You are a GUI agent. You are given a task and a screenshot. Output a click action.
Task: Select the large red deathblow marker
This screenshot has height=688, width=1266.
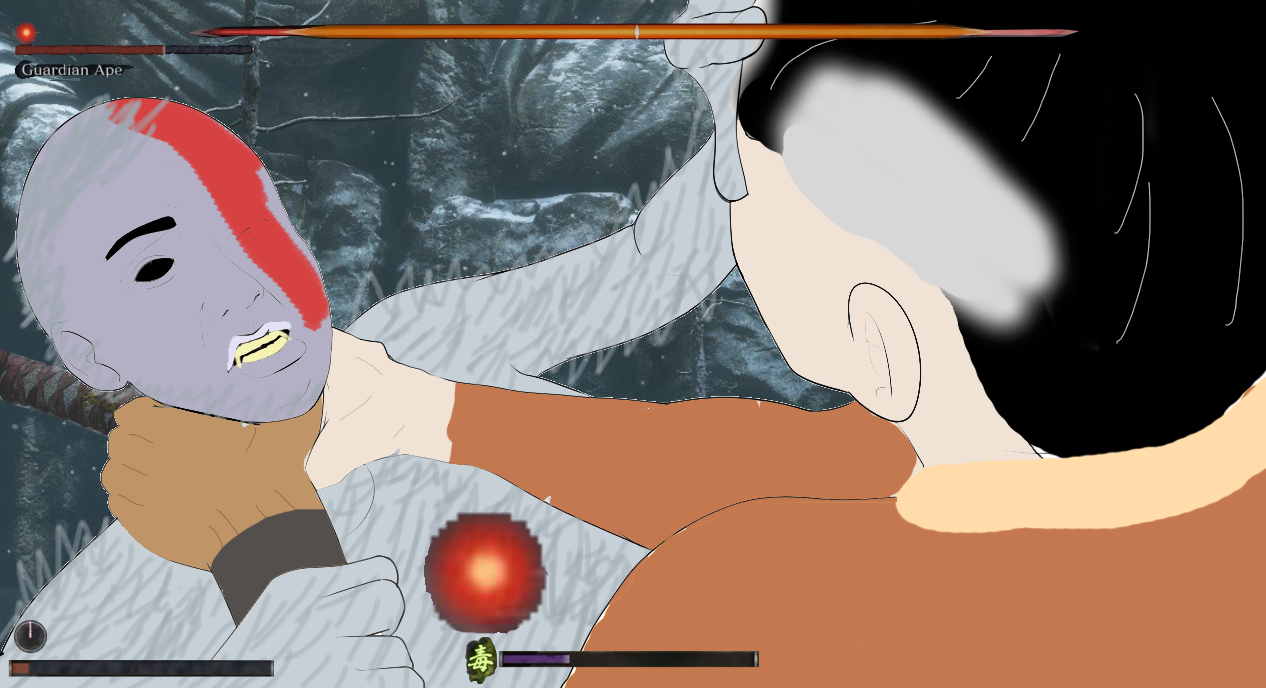(x=485, y=570)
